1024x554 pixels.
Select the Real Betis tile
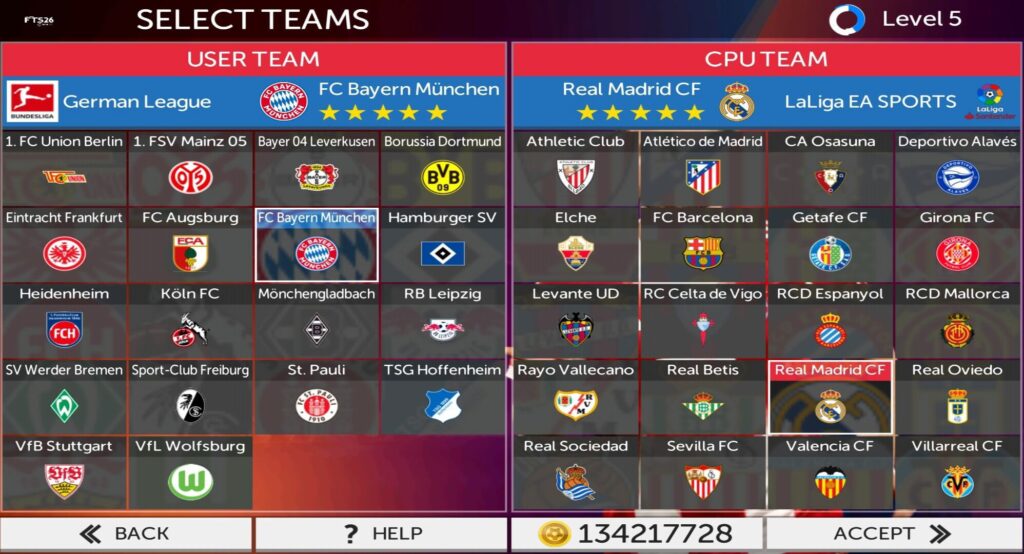point(703,396)
